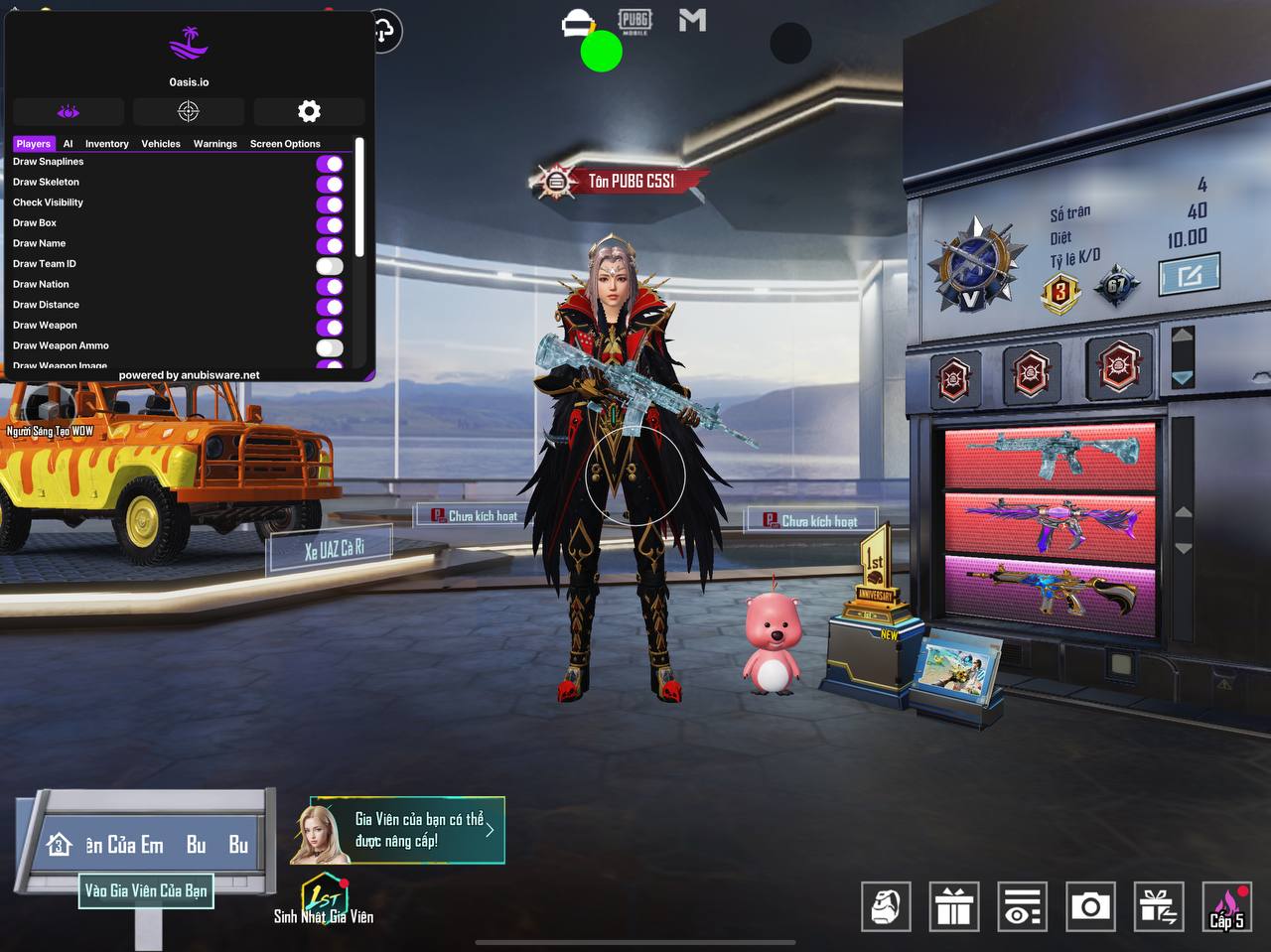
Task: Select the icy blue M416 skin showcase
Action: (1050, 455)
